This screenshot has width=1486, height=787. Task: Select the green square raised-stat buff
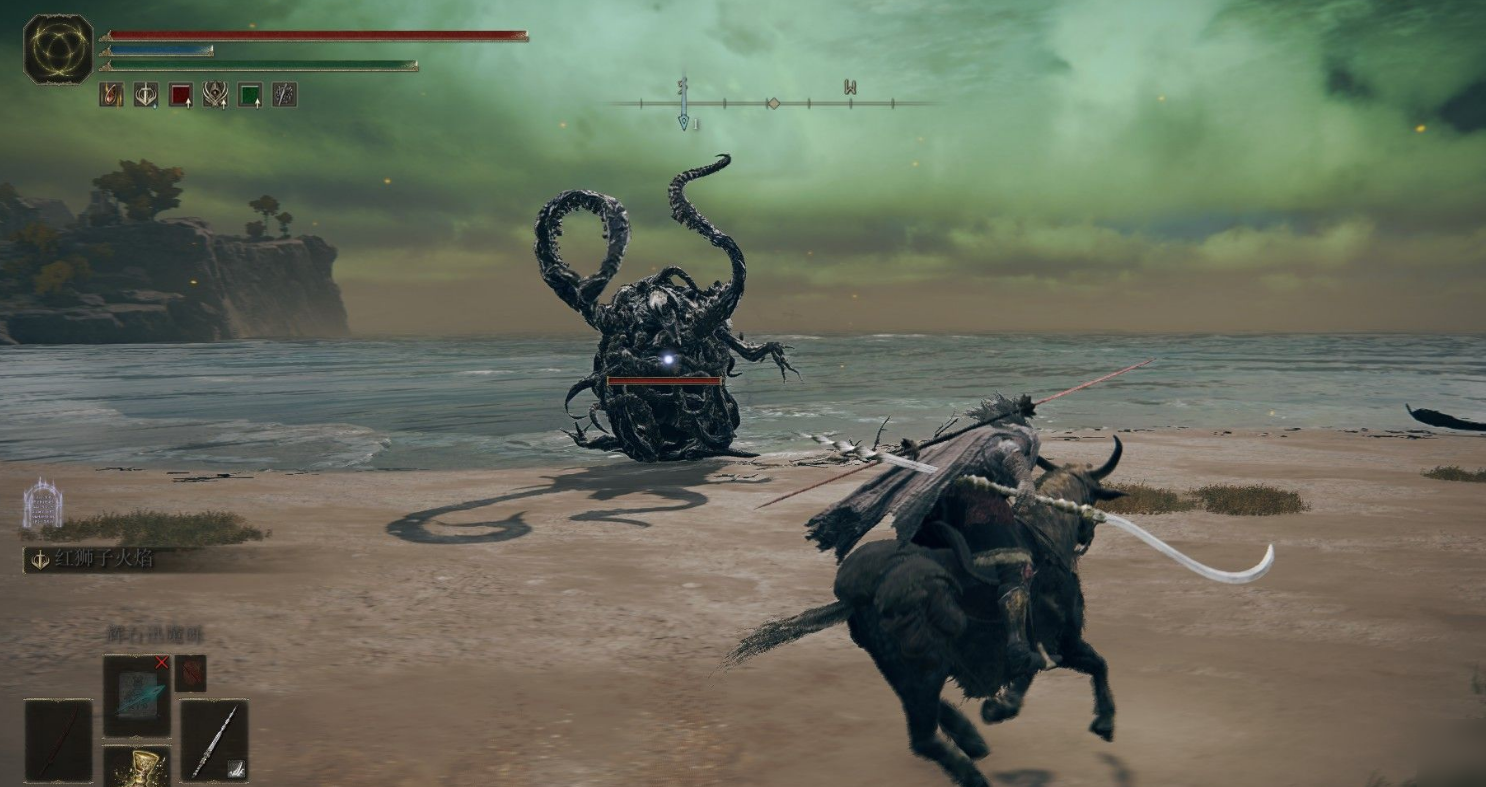(250, 95)
